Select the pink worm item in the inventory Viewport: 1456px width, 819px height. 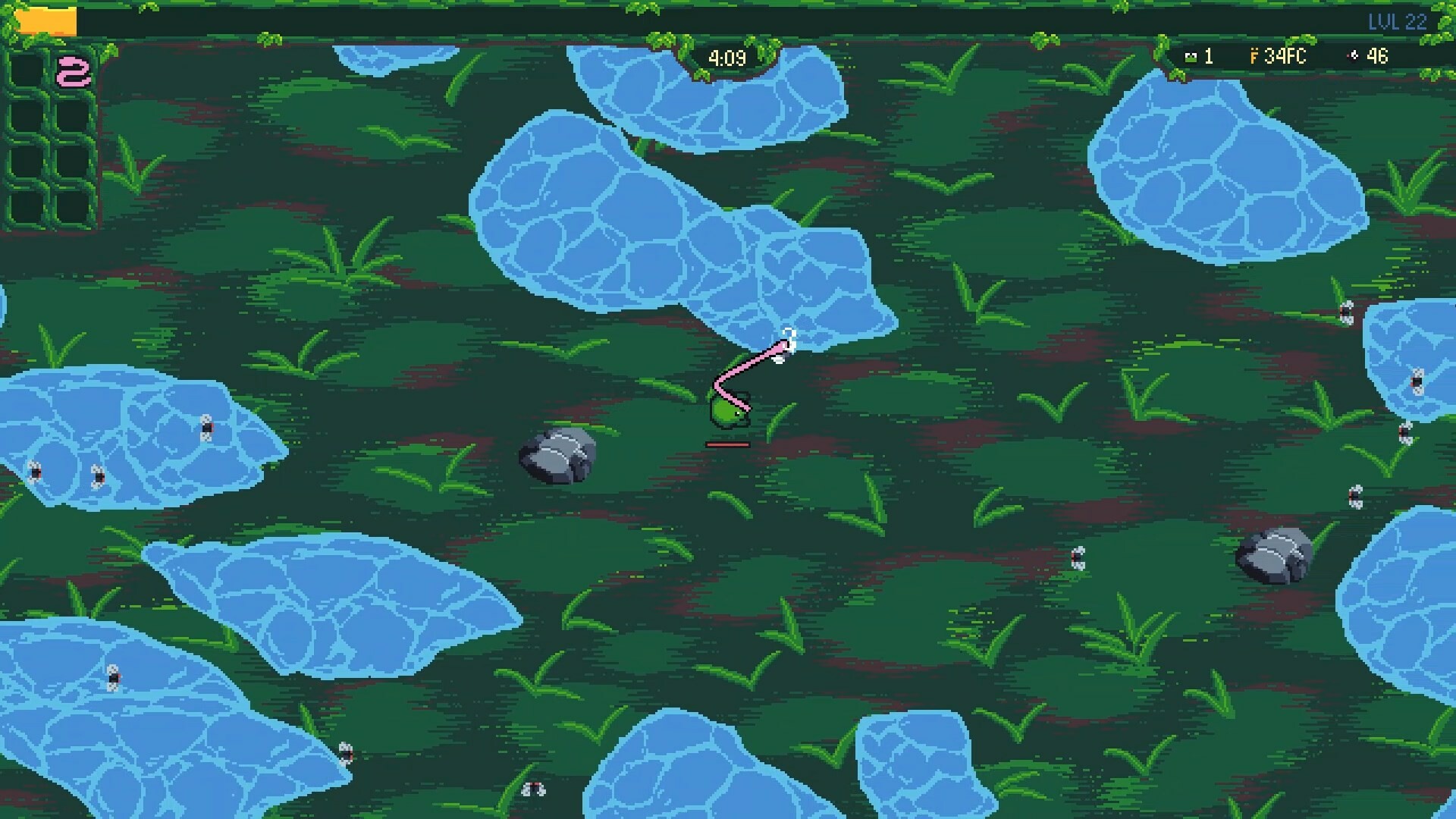click(x=74, y=71)
